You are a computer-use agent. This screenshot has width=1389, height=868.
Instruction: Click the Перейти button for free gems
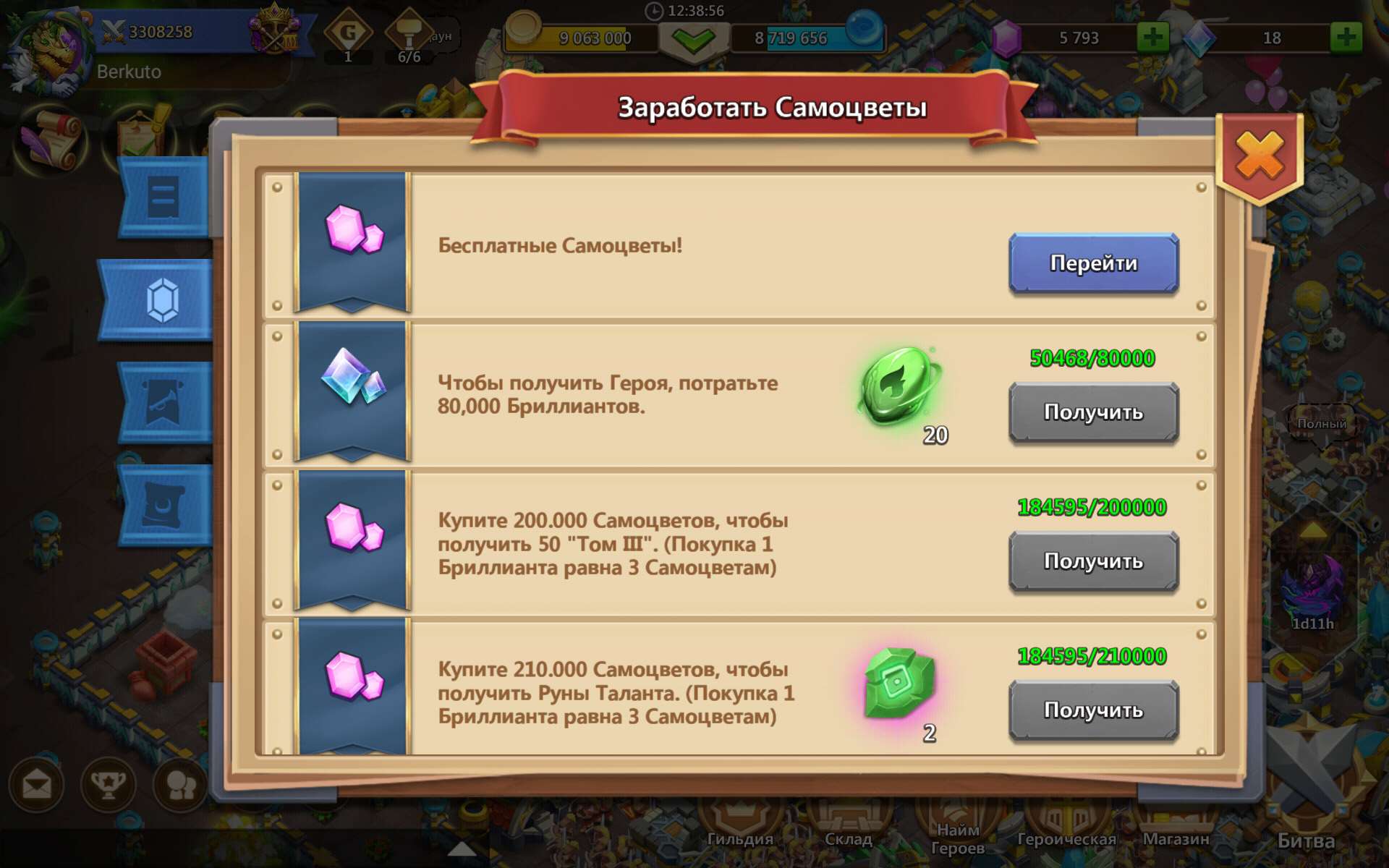1093,263
